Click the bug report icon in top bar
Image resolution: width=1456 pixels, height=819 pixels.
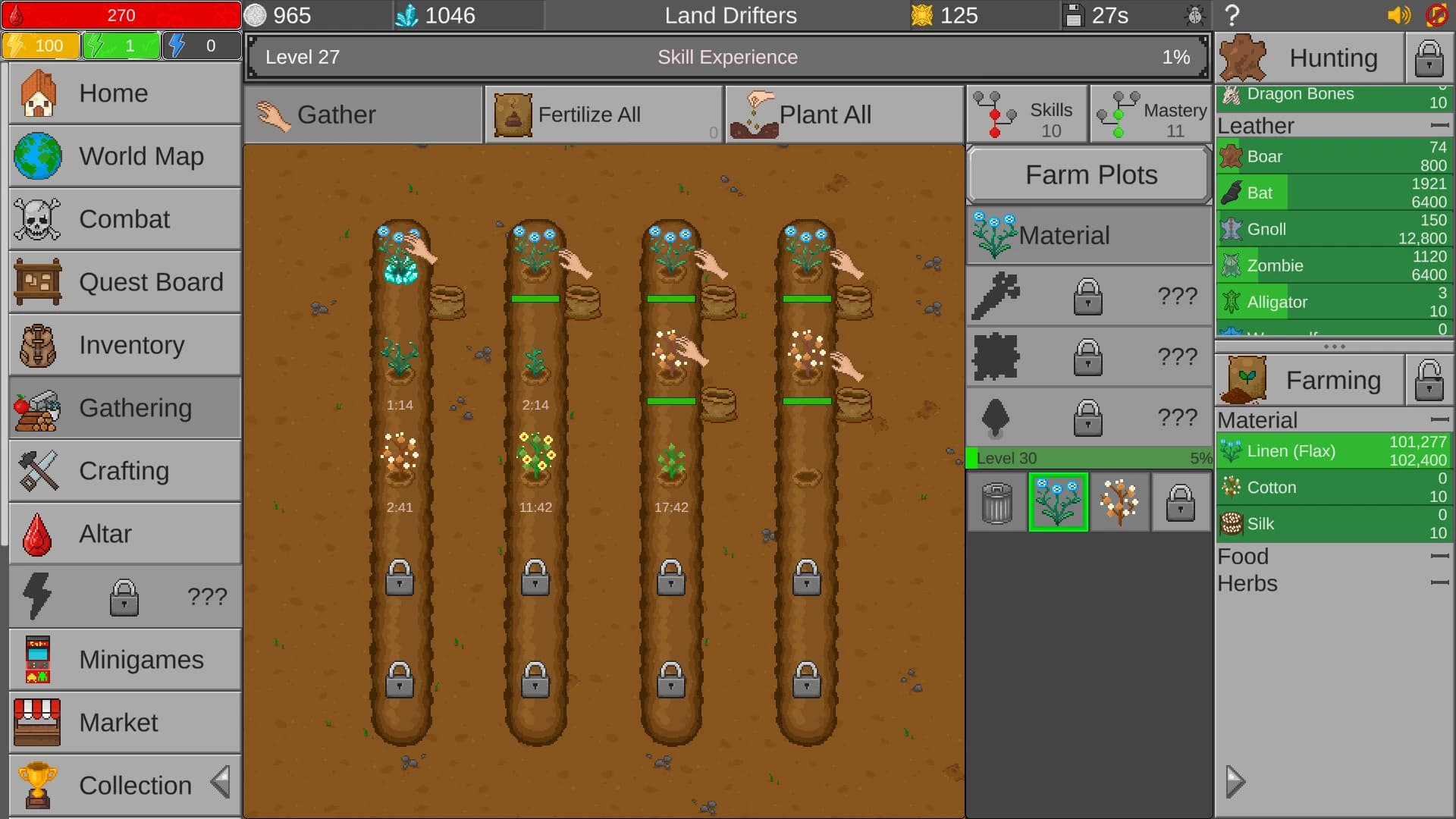pyautogui.click(x=1195, y=16)
